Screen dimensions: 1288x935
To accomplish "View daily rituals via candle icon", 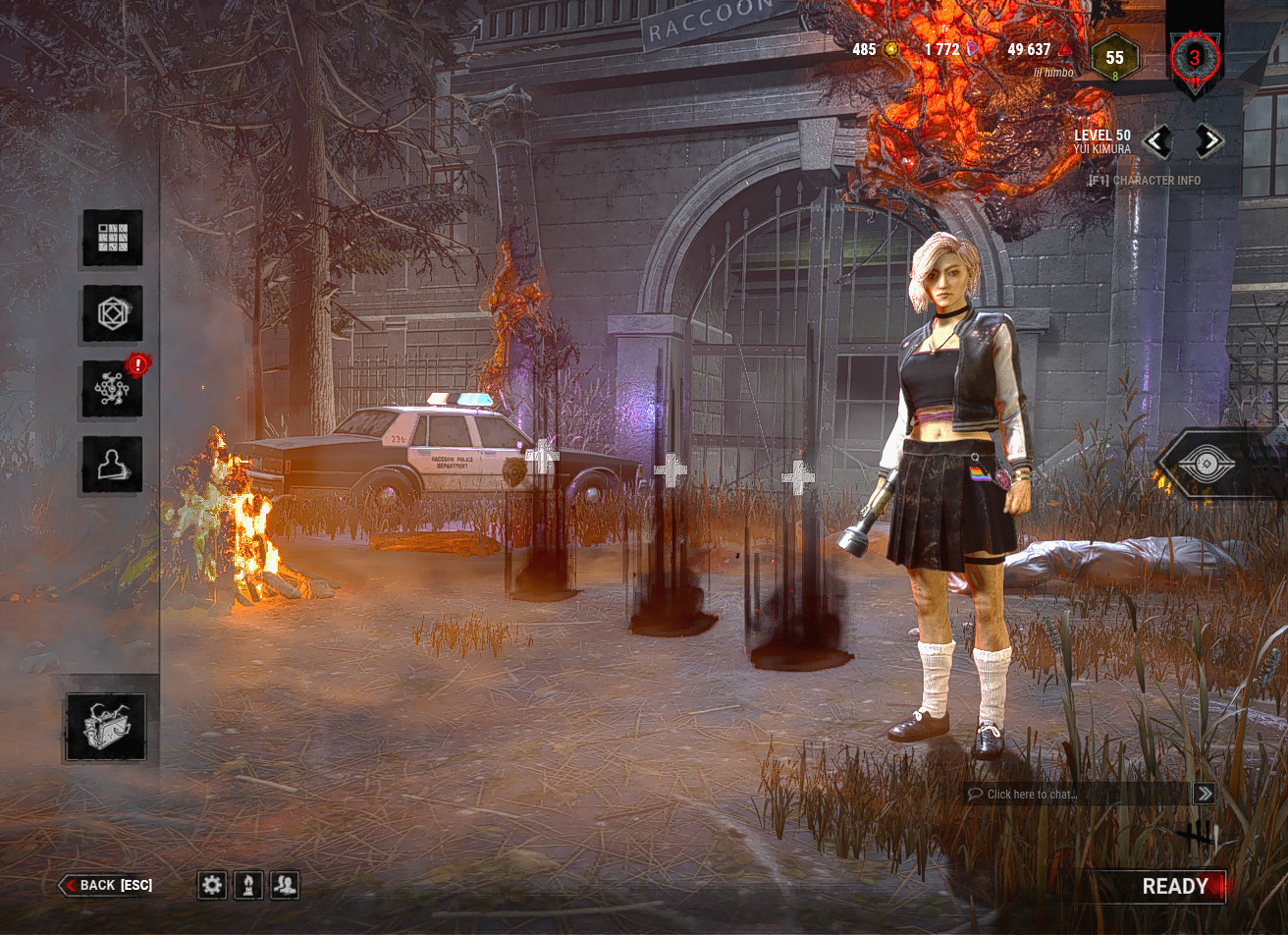I will tap(248, 886).
